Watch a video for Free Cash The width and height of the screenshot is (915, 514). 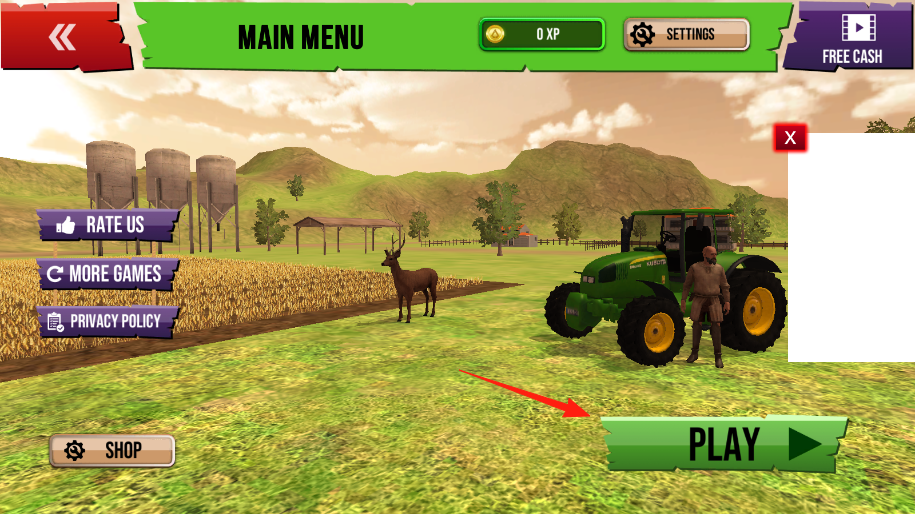tap(851, 37)
